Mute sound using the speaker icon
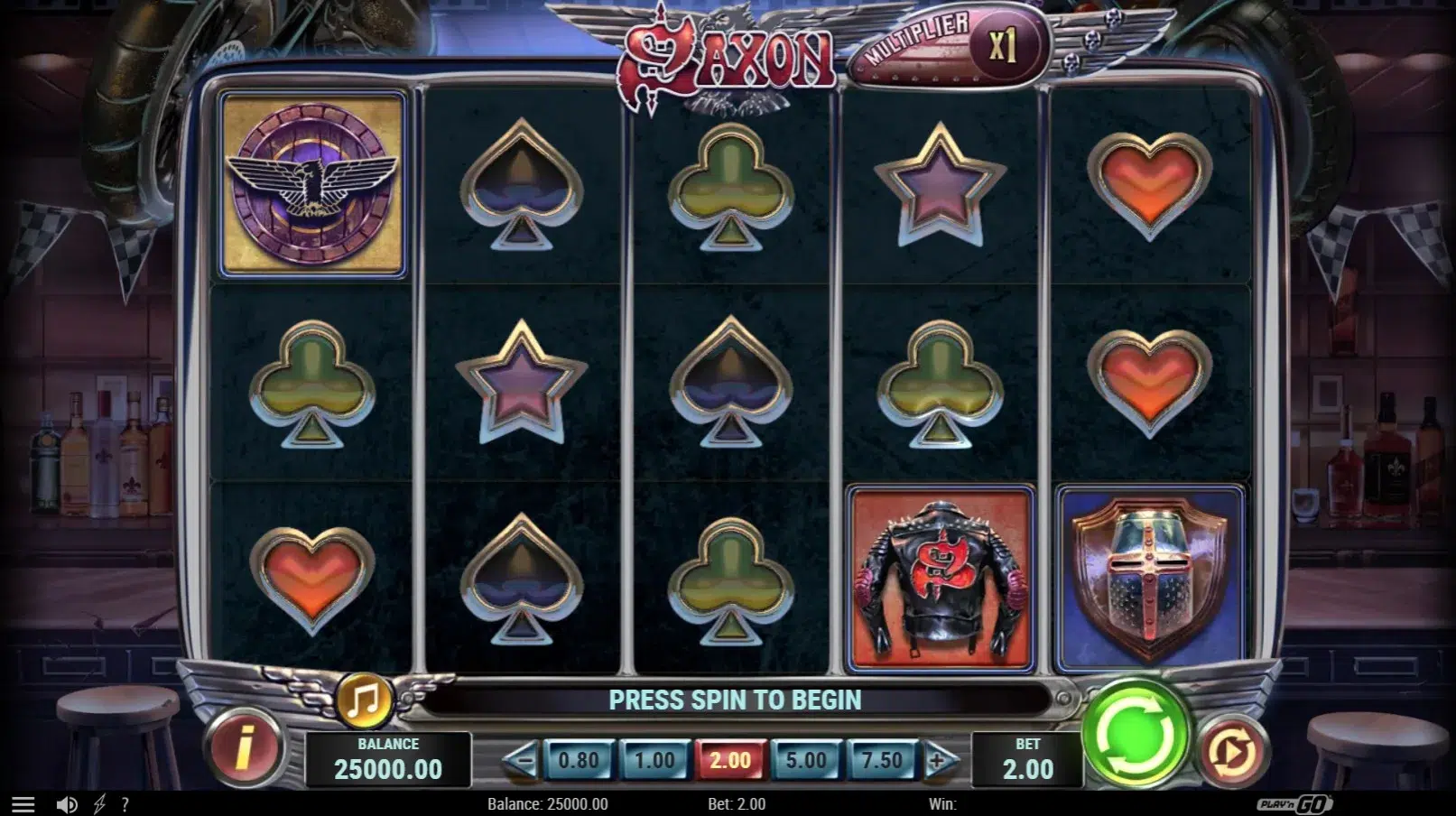 click(67, 804)
